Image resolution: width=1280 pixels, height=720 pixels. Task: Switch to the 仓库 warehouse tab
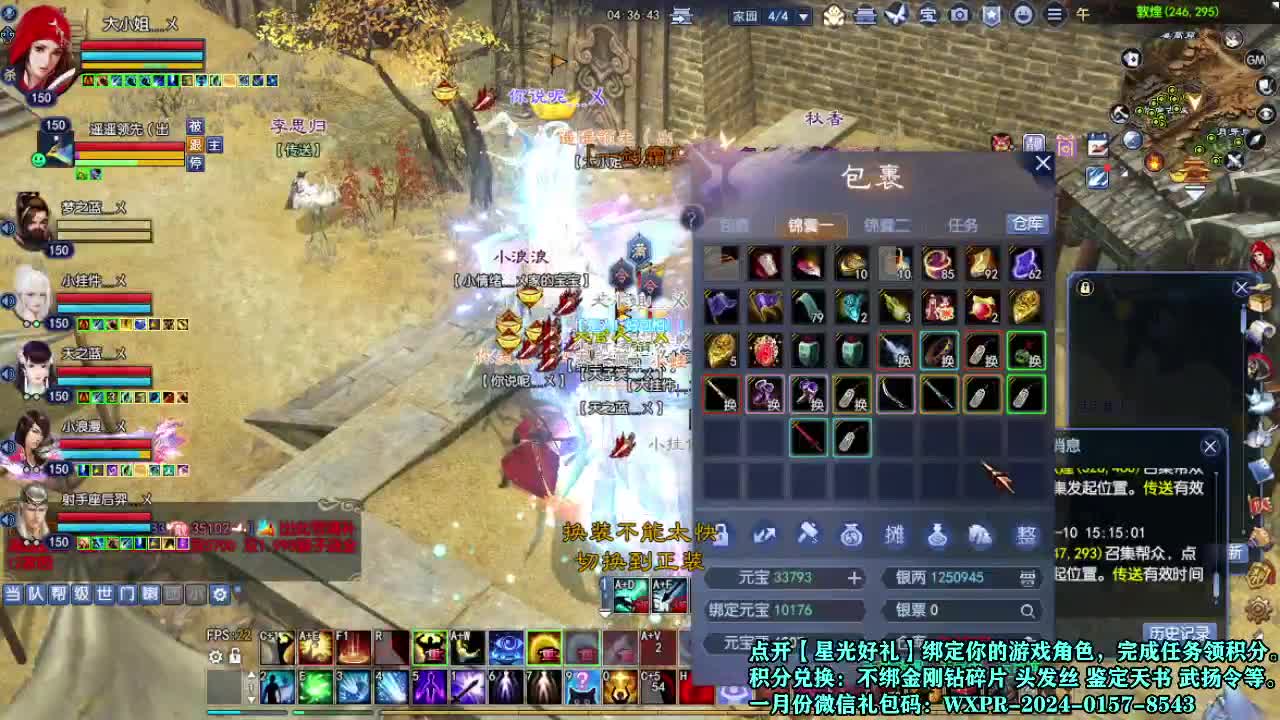coord(1026,224)
